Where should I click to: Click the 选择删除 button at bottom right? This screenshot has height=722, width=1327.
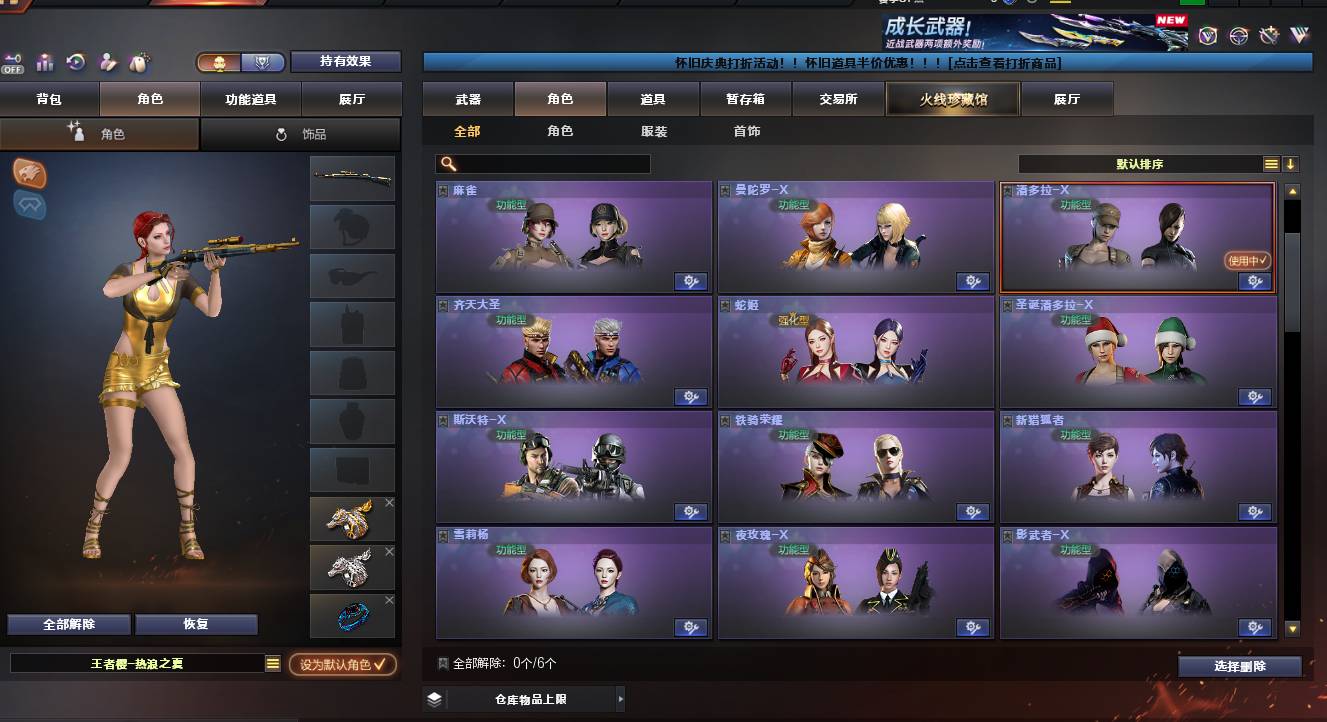[x=1240, y=664]
